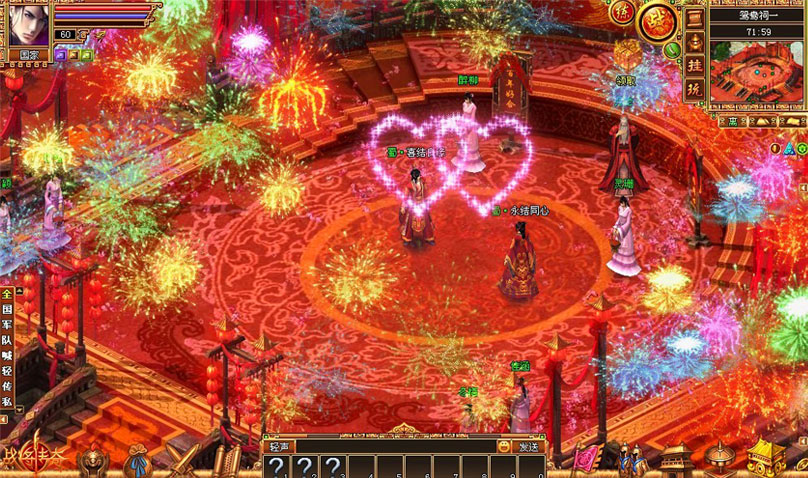Send the chat message with 发送
This screenshot has height=478, width=808.
click(529, 447)
